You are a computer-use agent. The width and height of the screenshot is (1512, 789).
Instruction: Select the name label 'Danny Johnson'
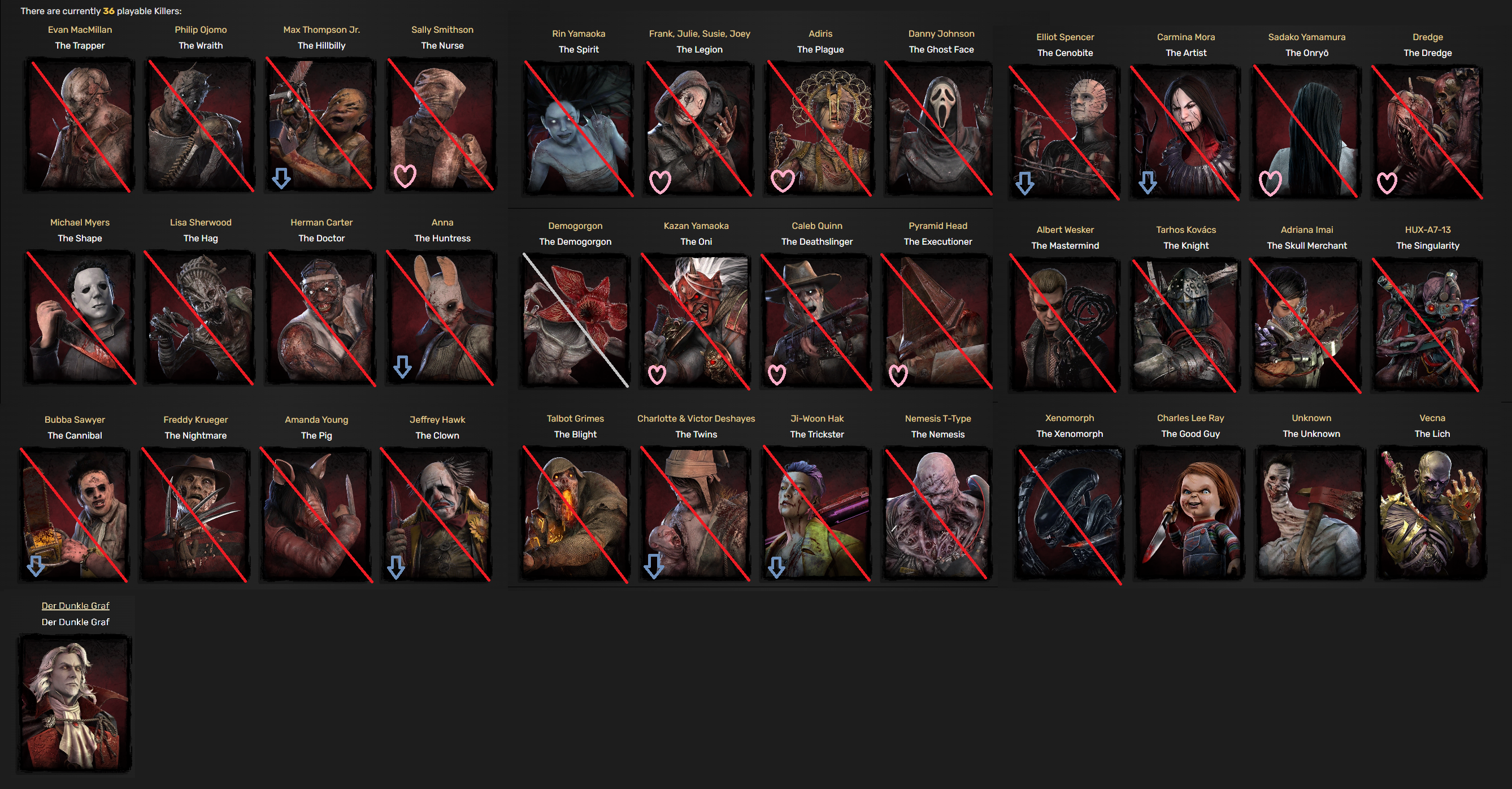pyautogui.click(x=941, y=33)
